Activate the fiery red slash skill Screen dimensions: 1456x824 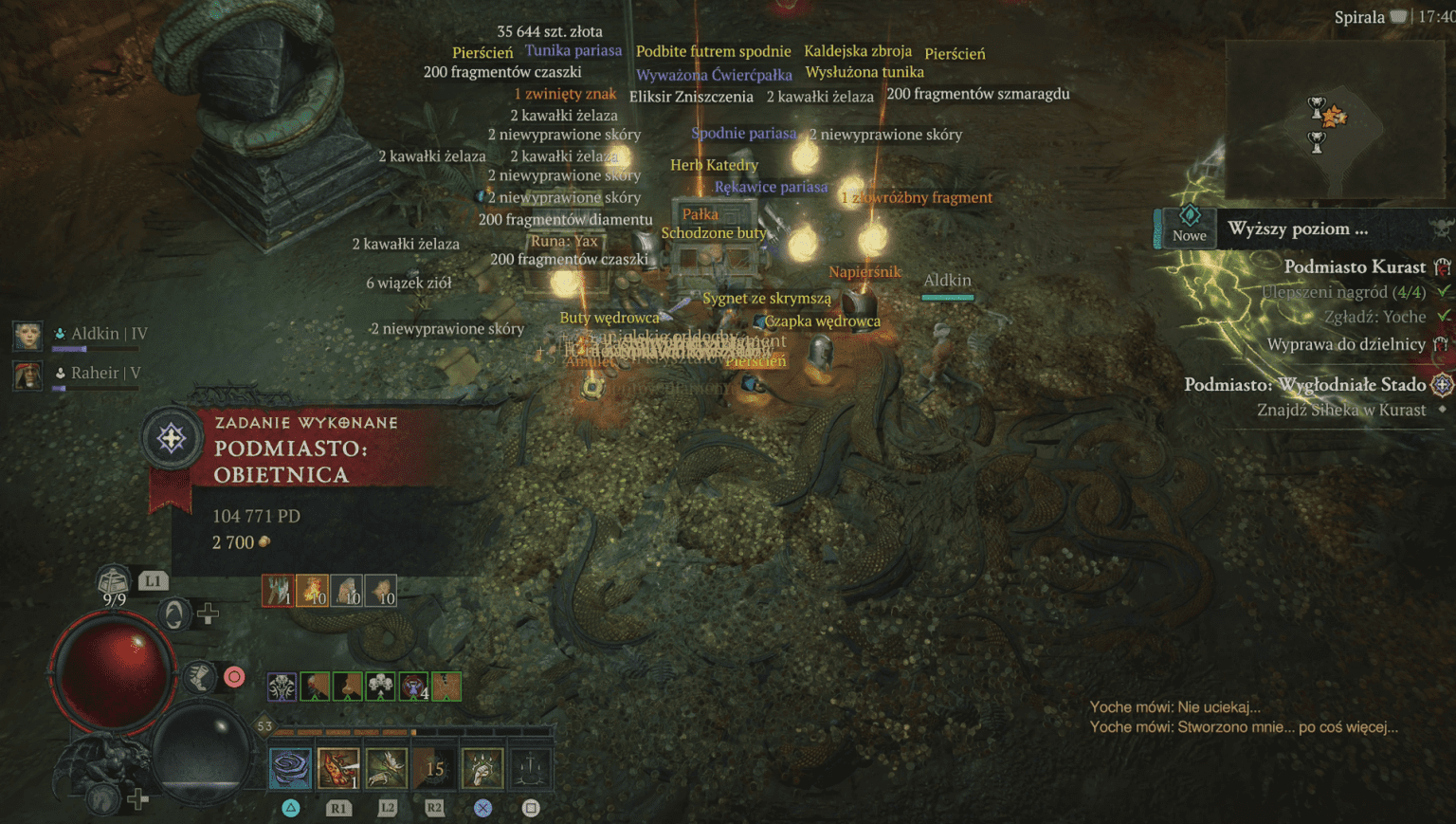tap(338, 768)
